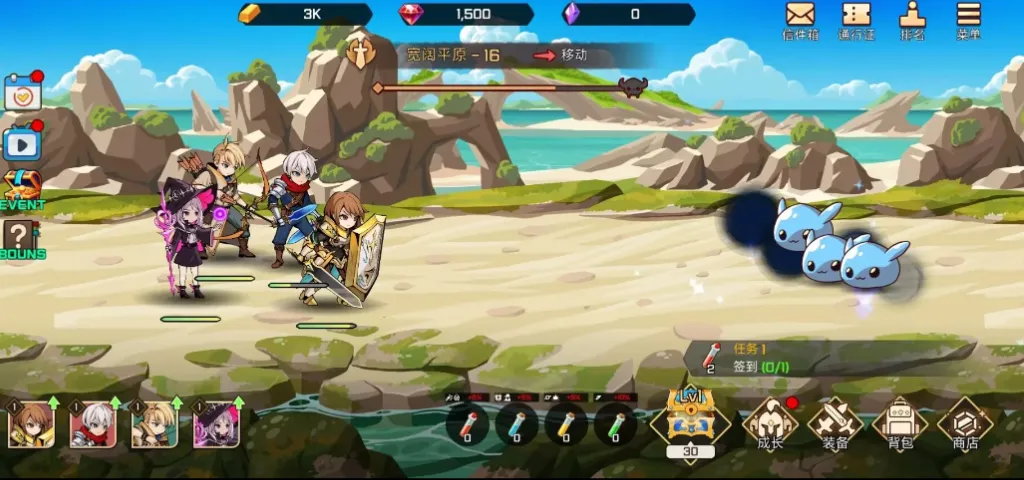Show the ranking (排名) leaderboard
1024x480 pixels.
(x=912, y=18)
